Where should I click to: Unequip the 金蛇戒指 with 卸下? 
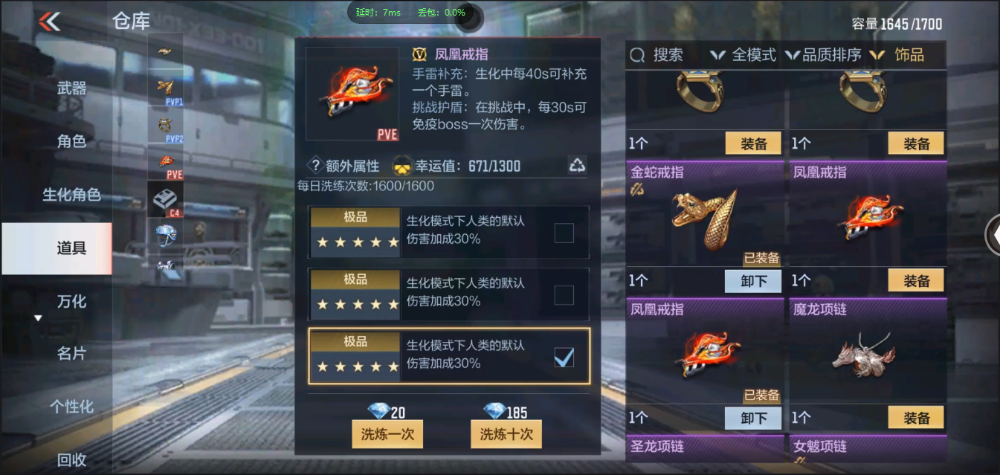click(752, 281)
